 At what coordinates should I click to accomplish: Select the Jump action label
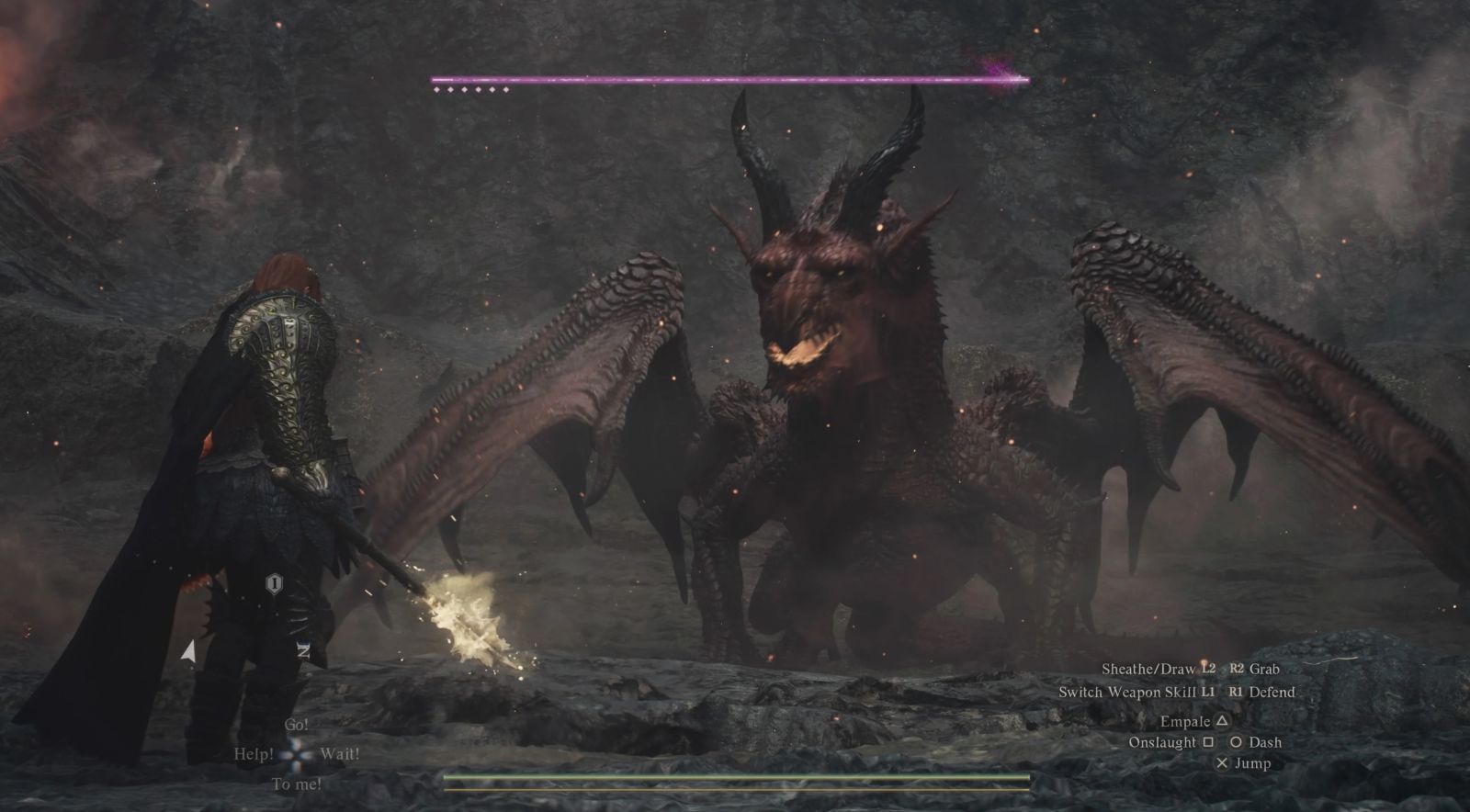[x=1253, y=763]
